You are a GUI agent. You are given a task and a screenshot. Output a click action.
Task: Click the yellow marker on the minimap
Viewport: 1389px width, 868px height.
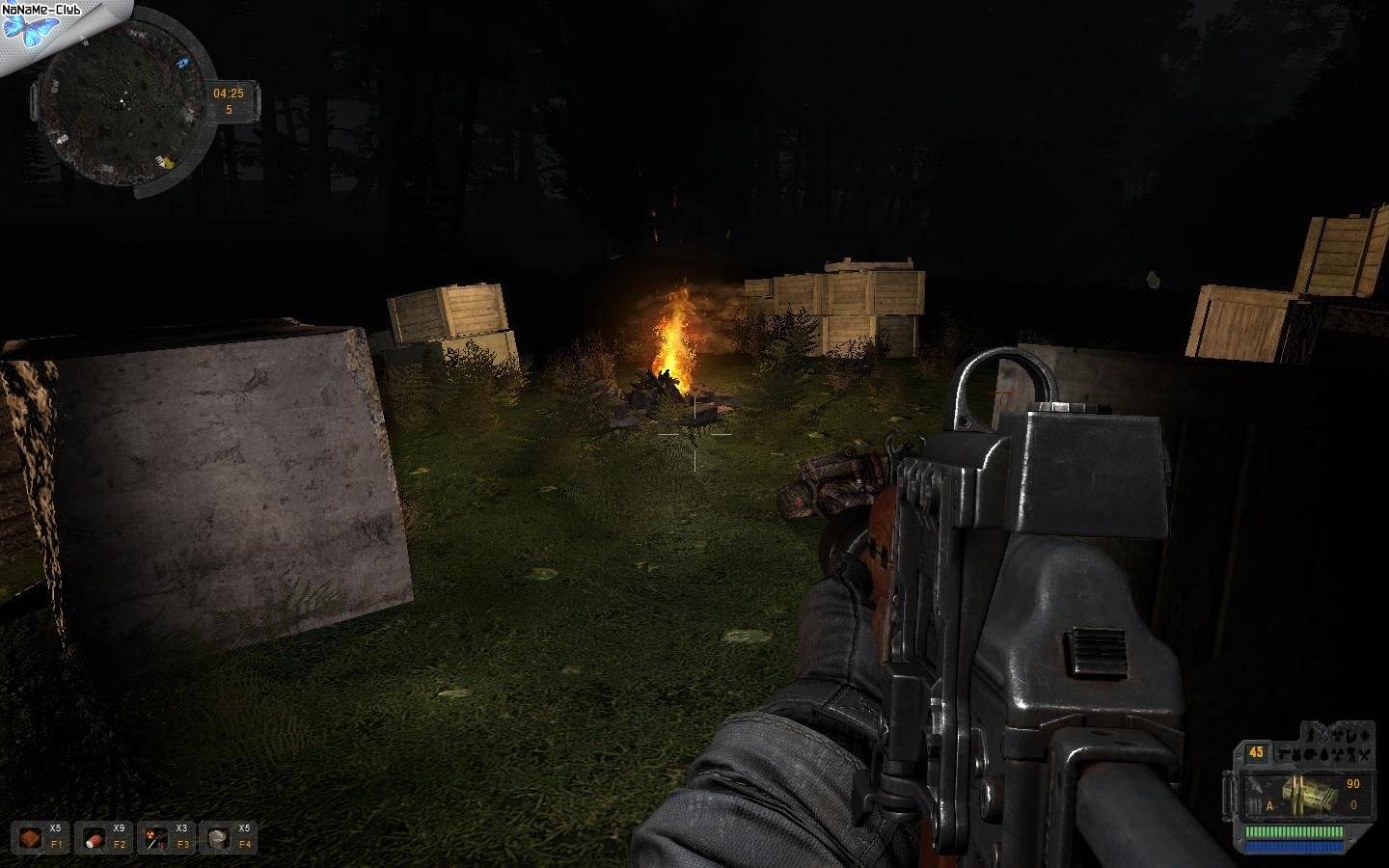[167, 162]
